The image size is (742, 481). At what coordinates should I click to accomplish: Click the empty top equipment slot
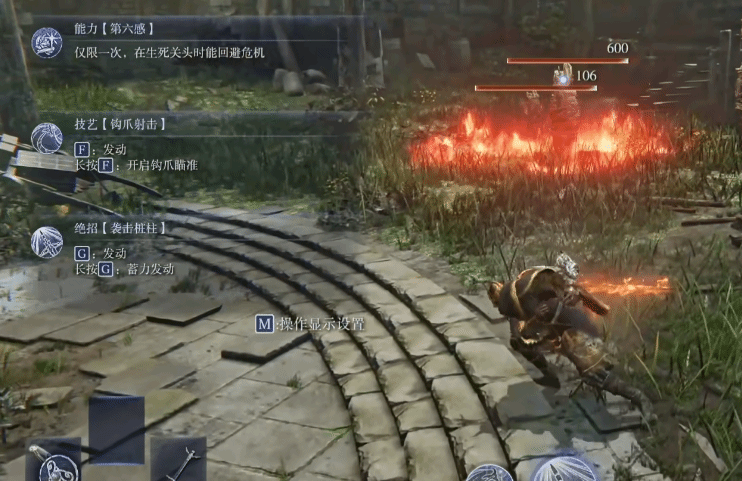[x=116, y=427]
